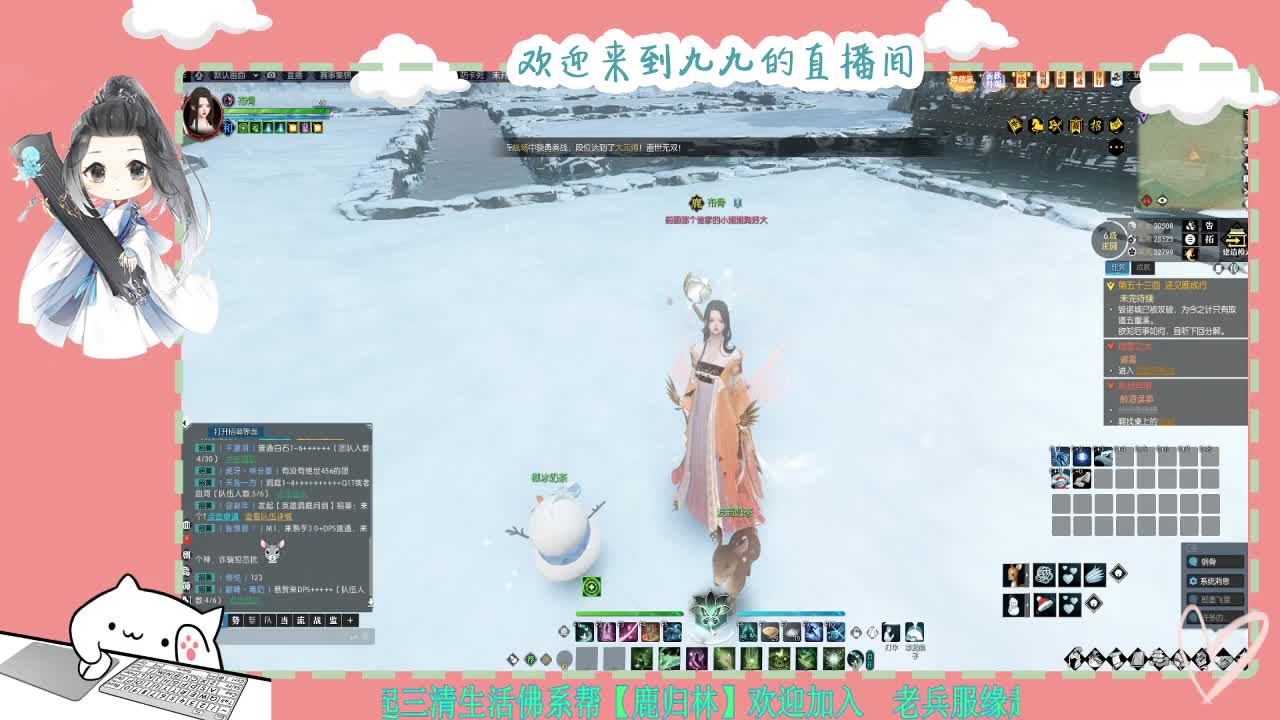Click the character's green health bar top-left
Image resolution: width=1280 pixels, height=720 pixels.
(275, 111)
